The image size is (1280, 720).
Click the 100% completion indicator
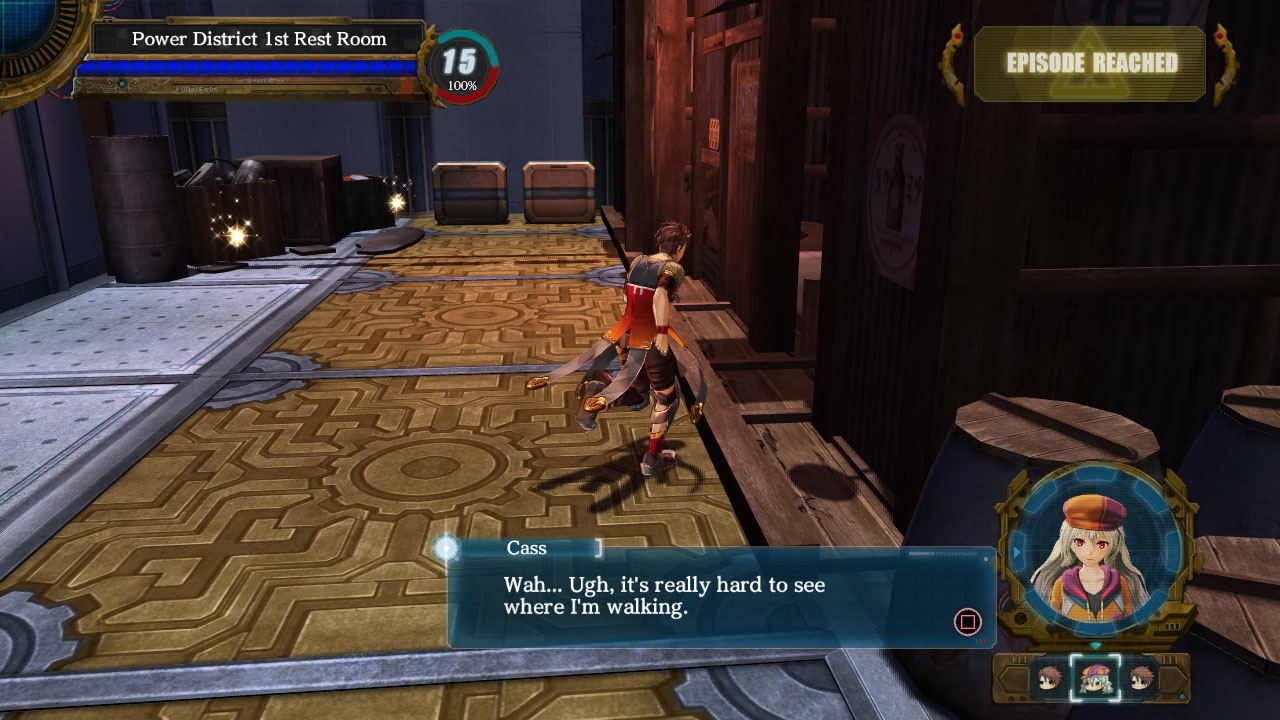point(461,86)
